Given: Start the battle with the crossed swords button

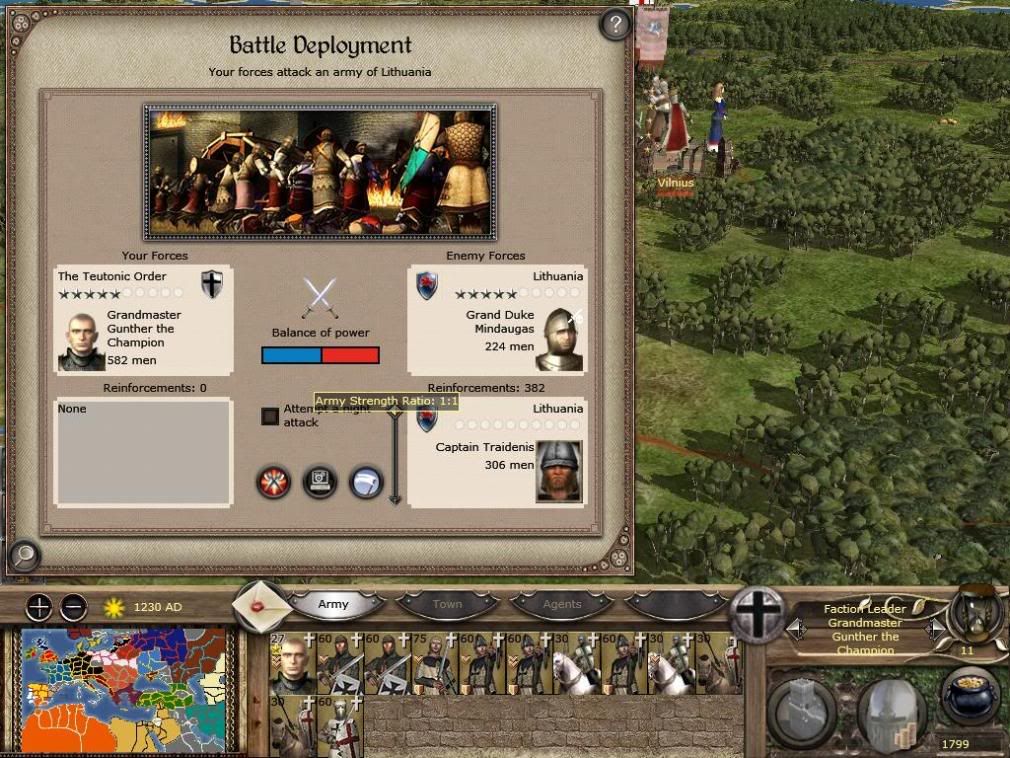Looking at the screenshot, I should point(273,482).
